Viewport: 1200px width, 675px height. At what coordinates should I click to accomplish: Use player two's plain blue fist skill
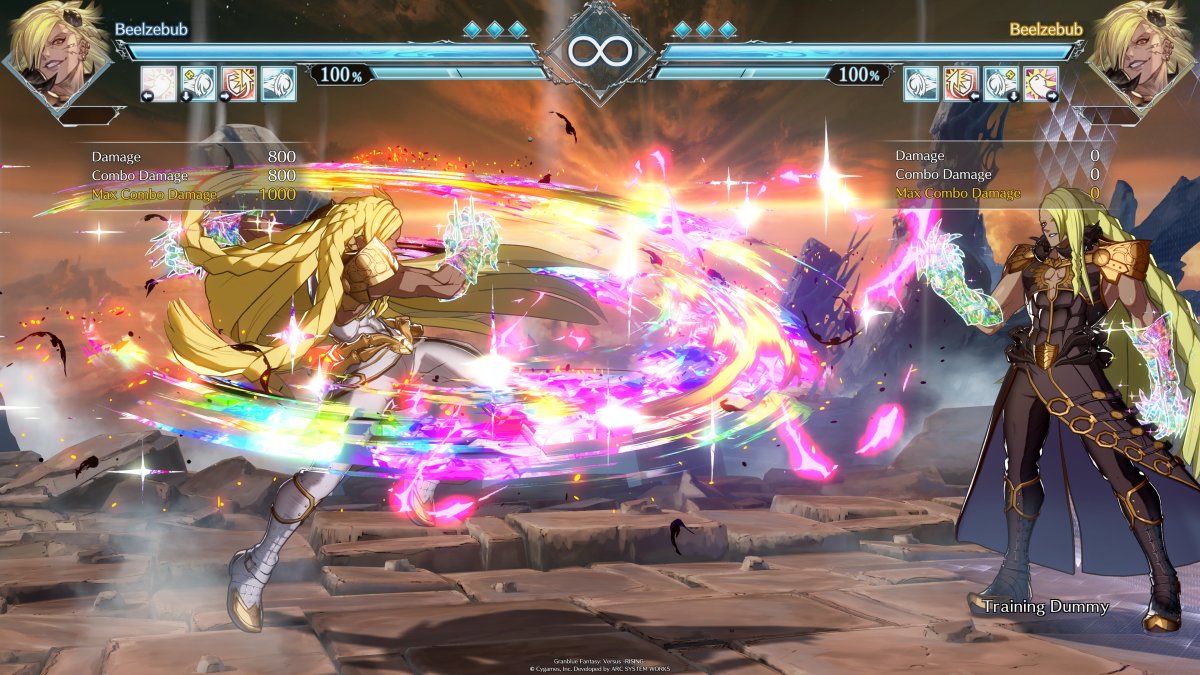point(920,84)
